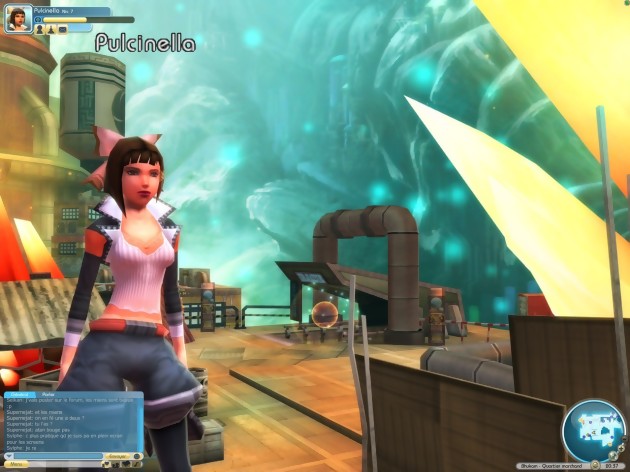The image size is (630, 472).
Task: Open the Menu button below the chat
Action: coord(16,464)
